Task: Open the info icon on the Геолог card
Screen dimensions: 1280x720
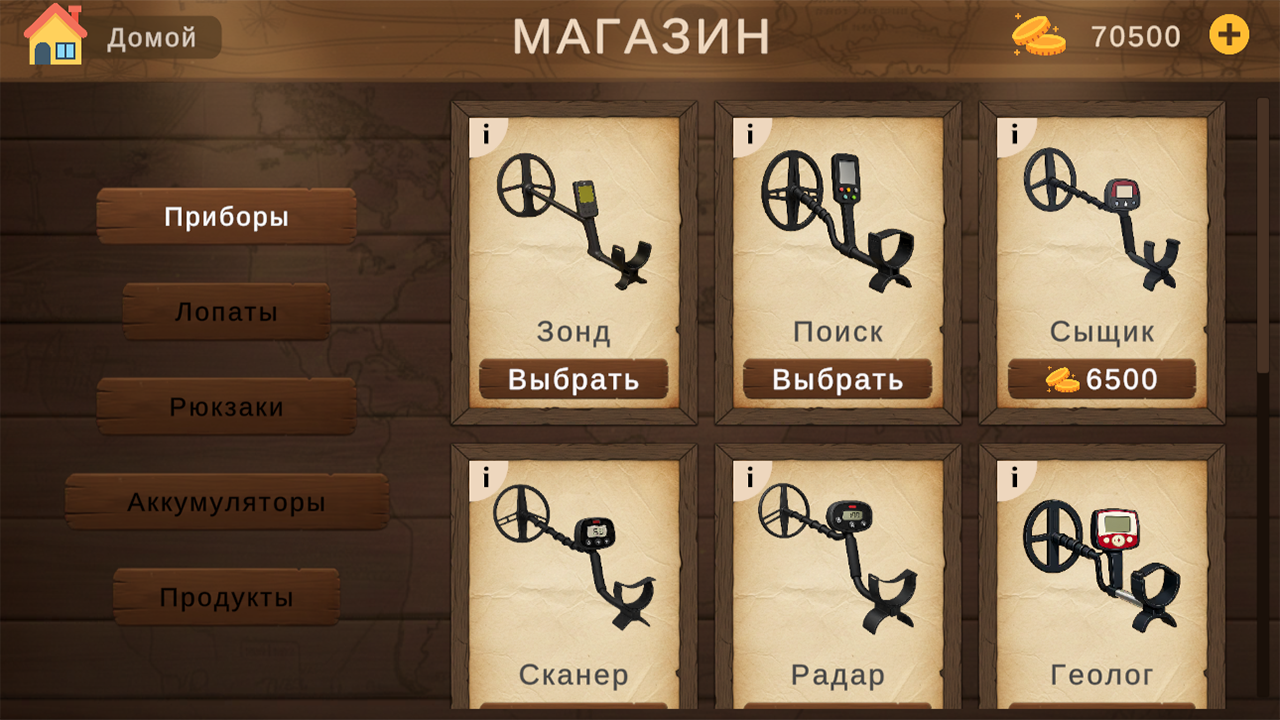Action: click(x=1015, y=475)
